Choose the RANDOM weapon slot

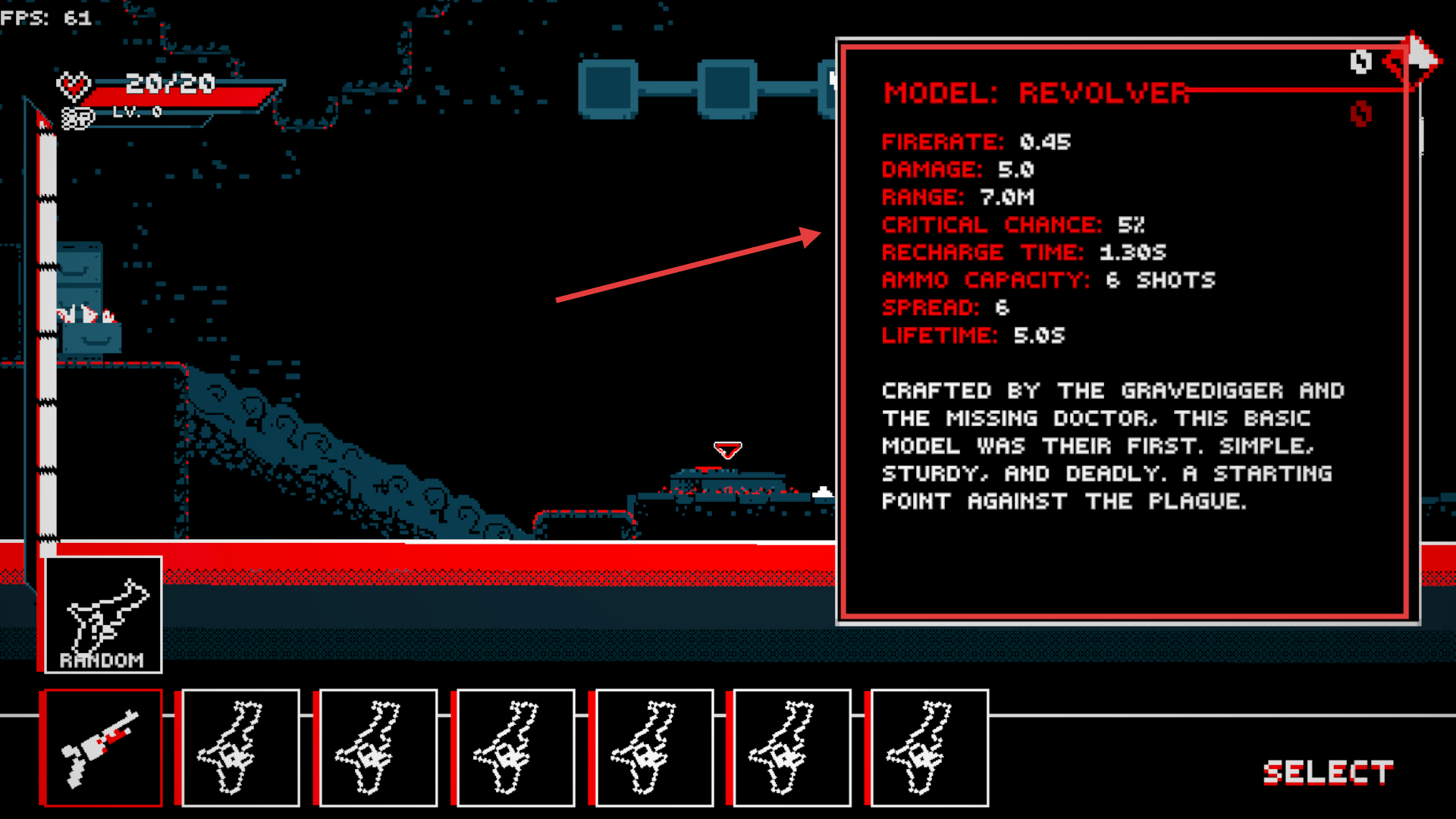pos(103,615)
